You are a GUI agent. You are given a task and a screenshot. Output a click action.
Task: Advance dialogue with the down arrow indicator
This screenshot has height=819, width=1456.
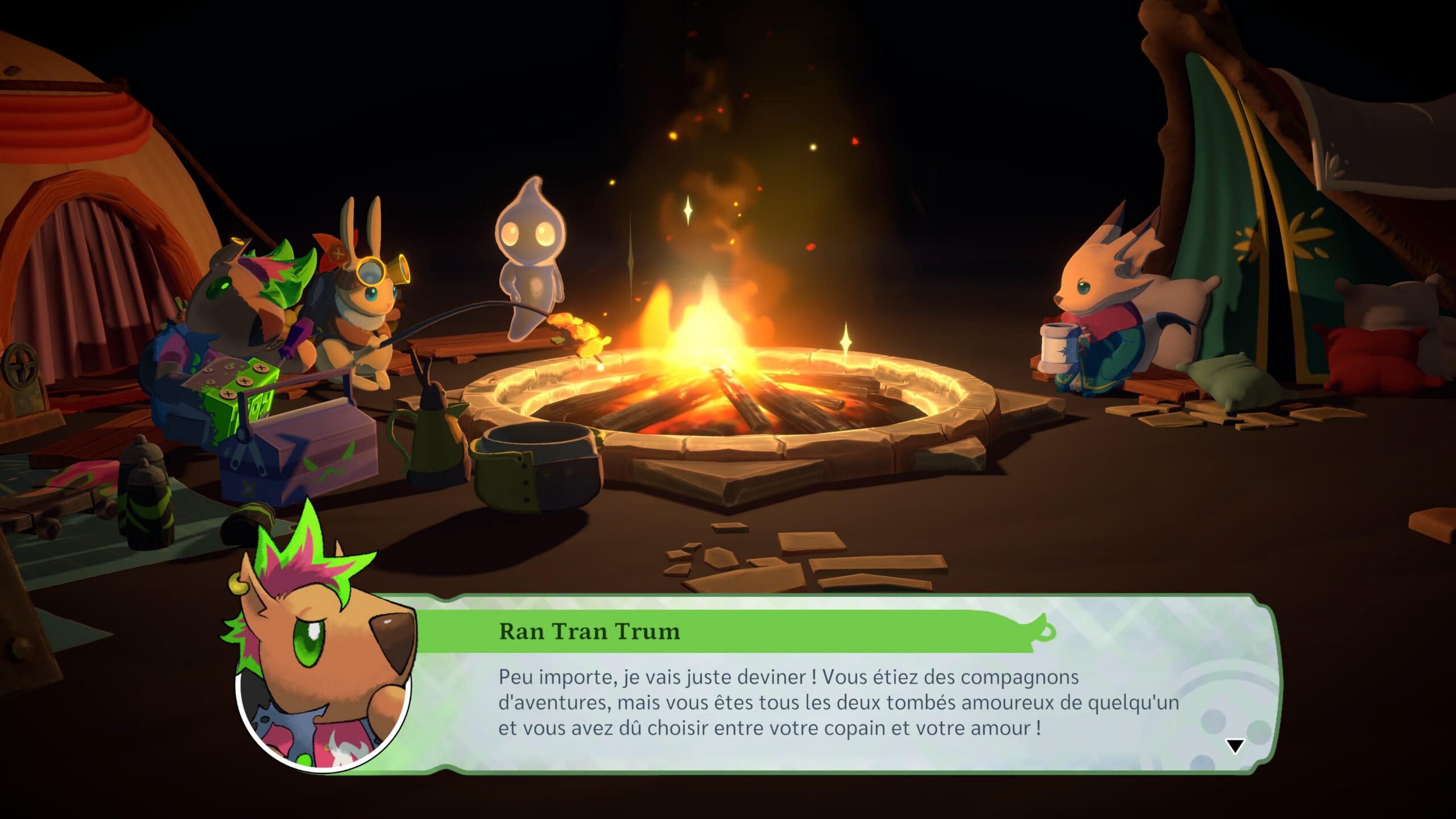tap(1235, 746)
